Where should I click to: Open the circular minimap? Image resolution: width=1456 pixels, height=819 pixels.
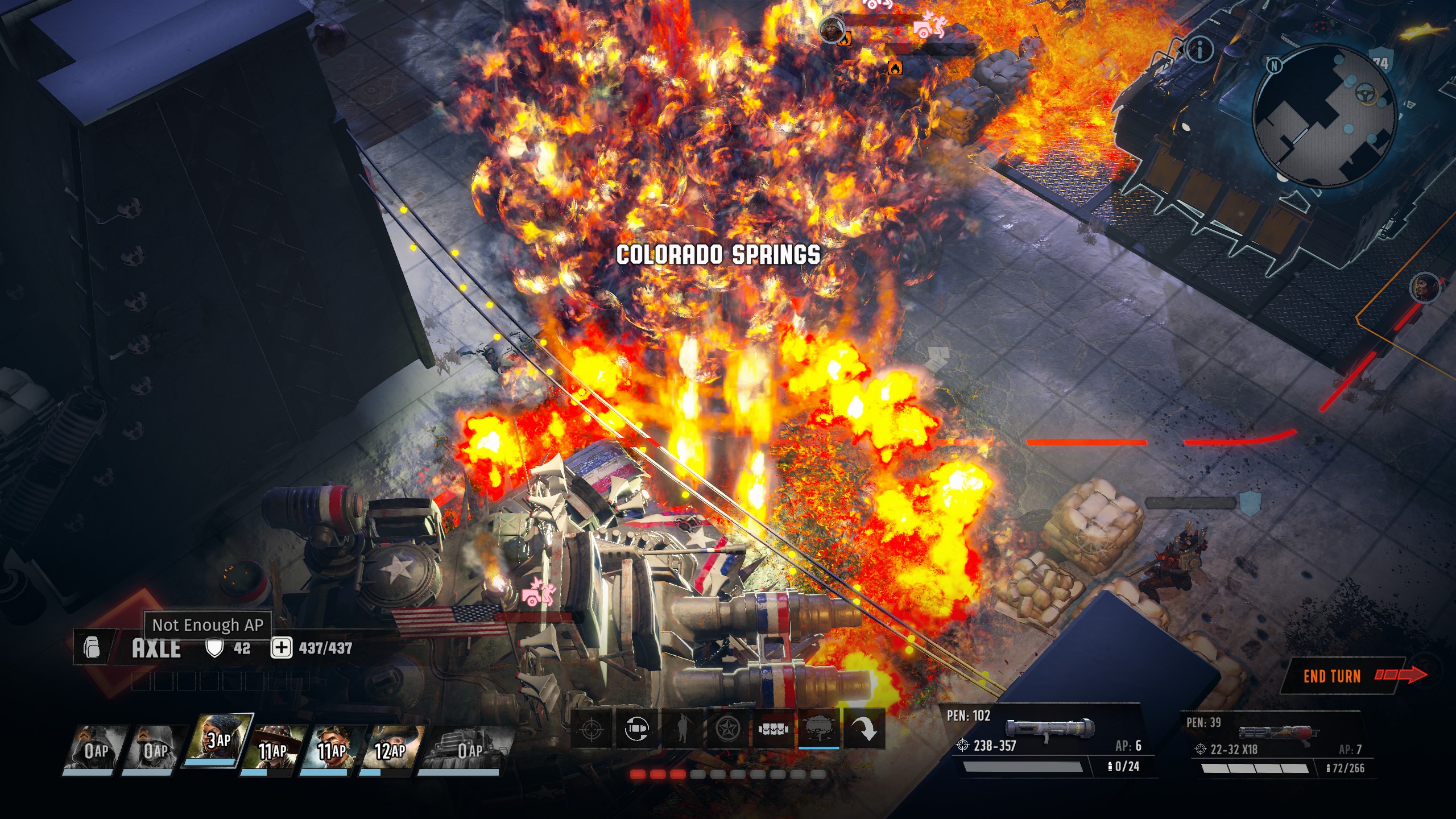(1325, 117)
